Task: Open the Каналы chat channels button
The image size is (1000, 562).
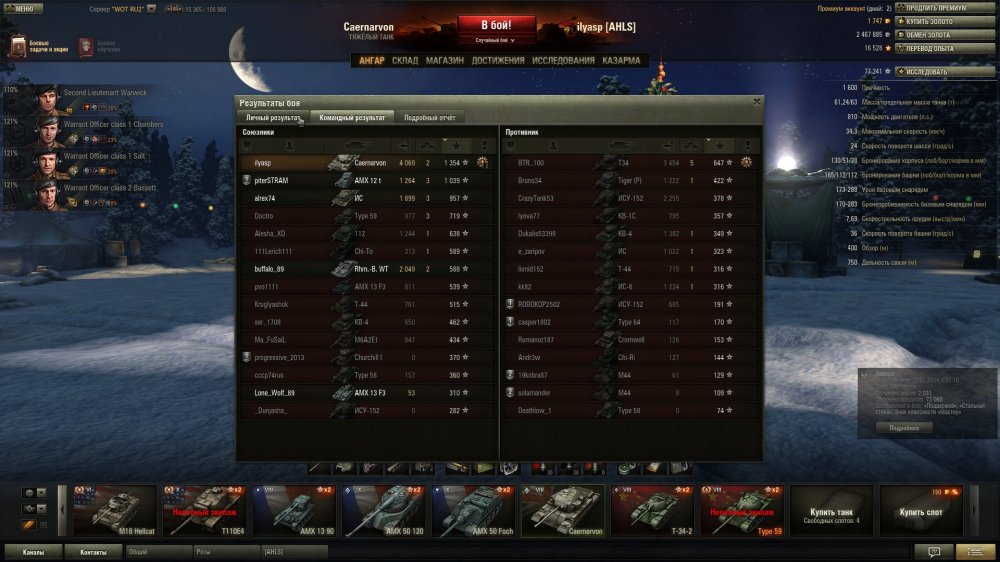Action: coord(32,551)
